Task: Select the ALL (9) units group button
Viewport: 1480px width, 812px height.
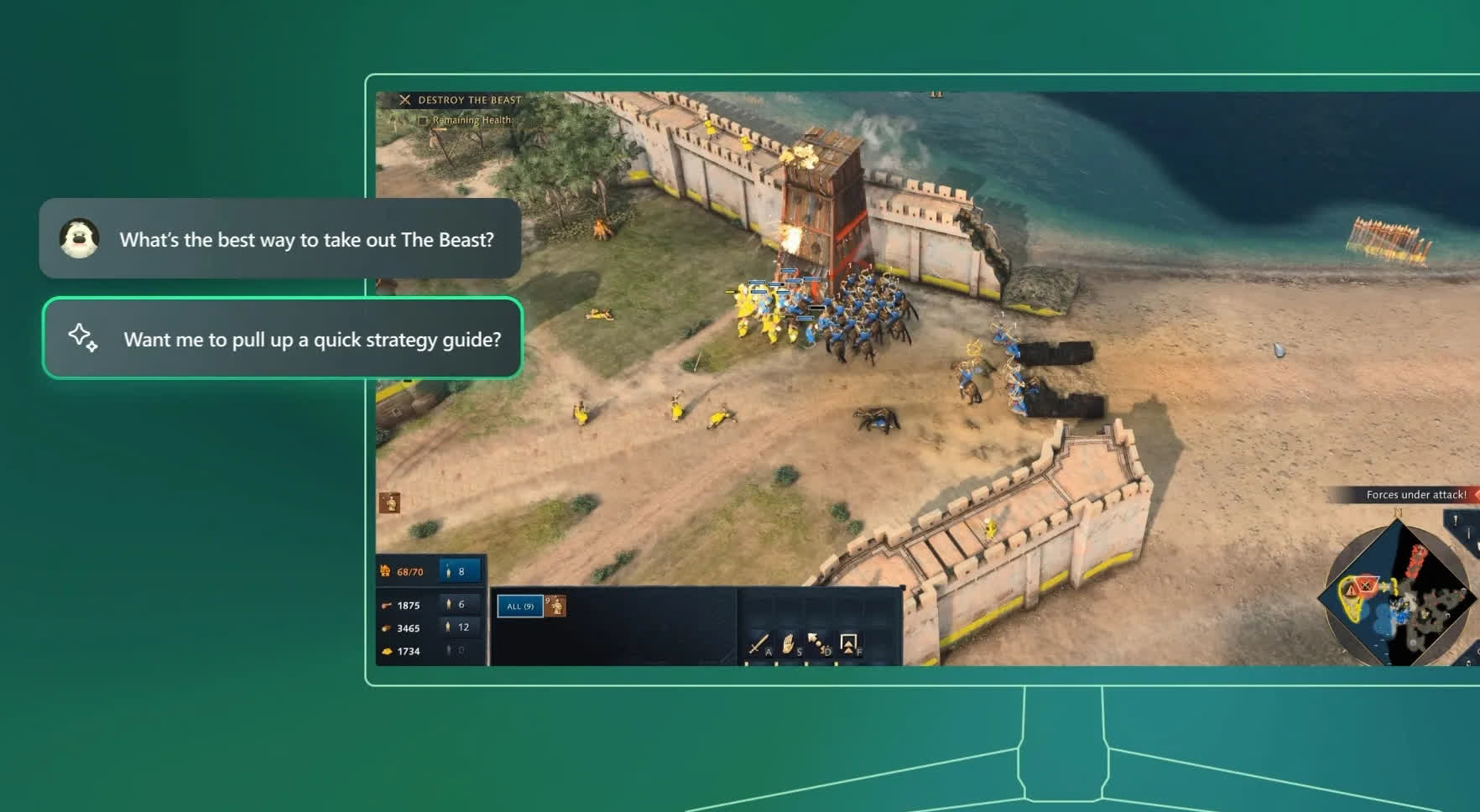Action: click(520, 606)
